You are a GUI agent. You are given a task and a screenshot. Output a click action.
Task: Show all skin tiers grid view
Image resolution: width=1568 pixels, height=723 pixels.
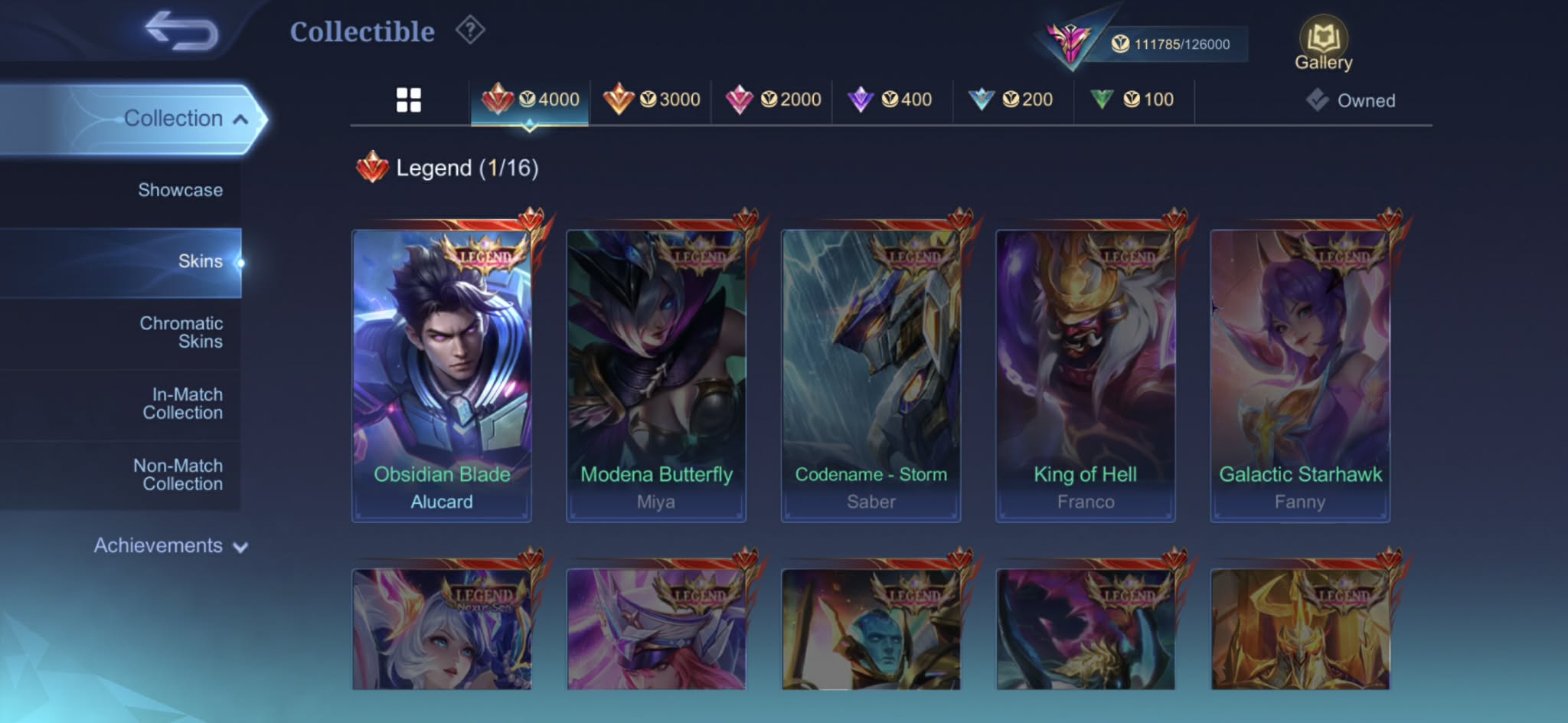tap(409, 100)
